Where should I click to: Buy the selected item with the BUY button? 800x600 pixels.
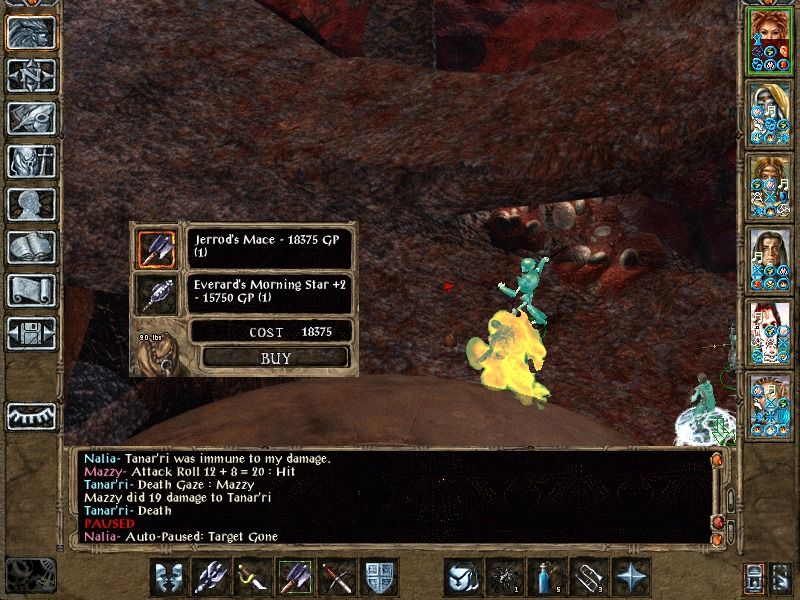pos(276,357)
